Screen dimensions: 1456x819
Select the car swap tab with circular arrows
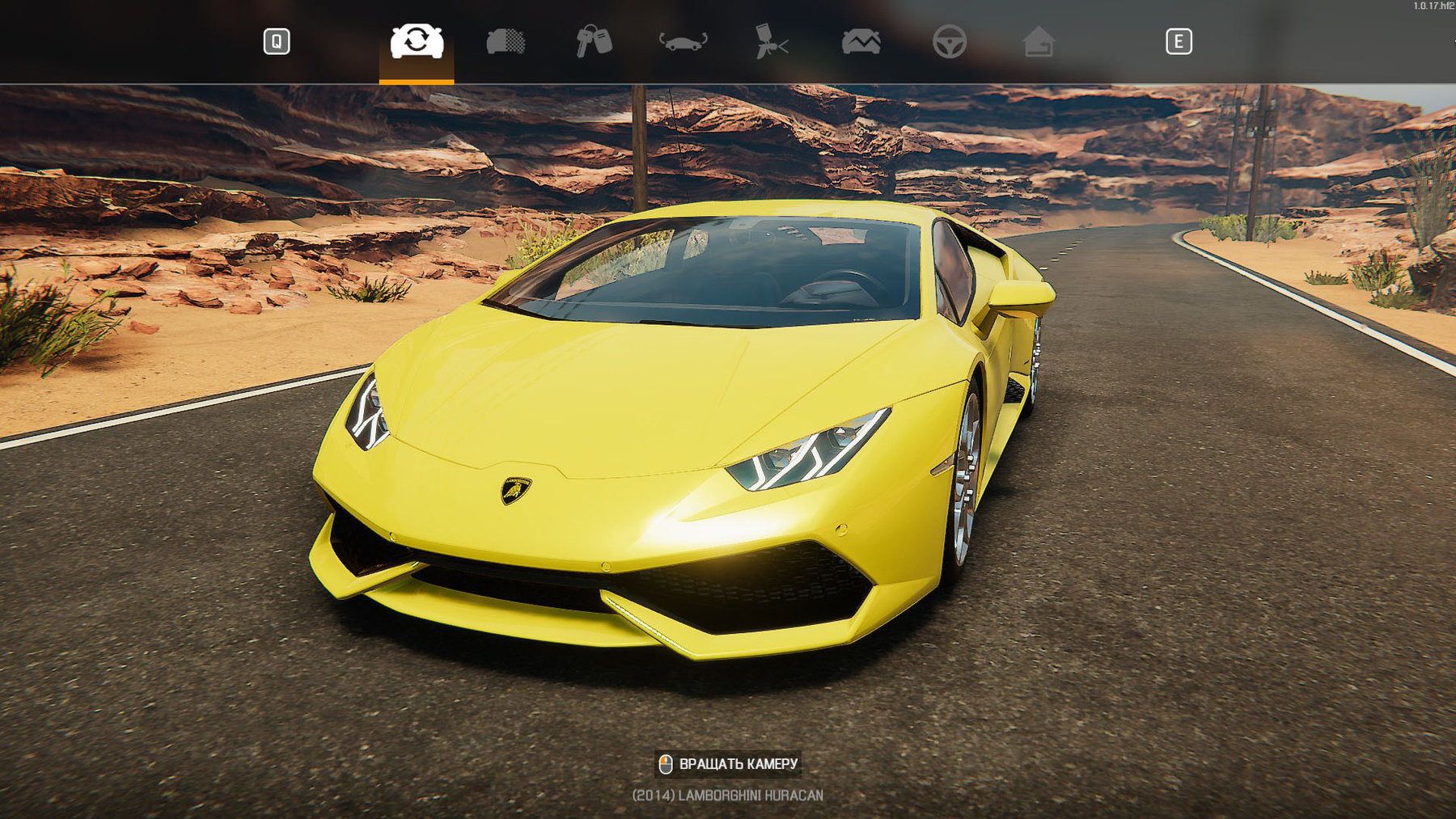417,41
